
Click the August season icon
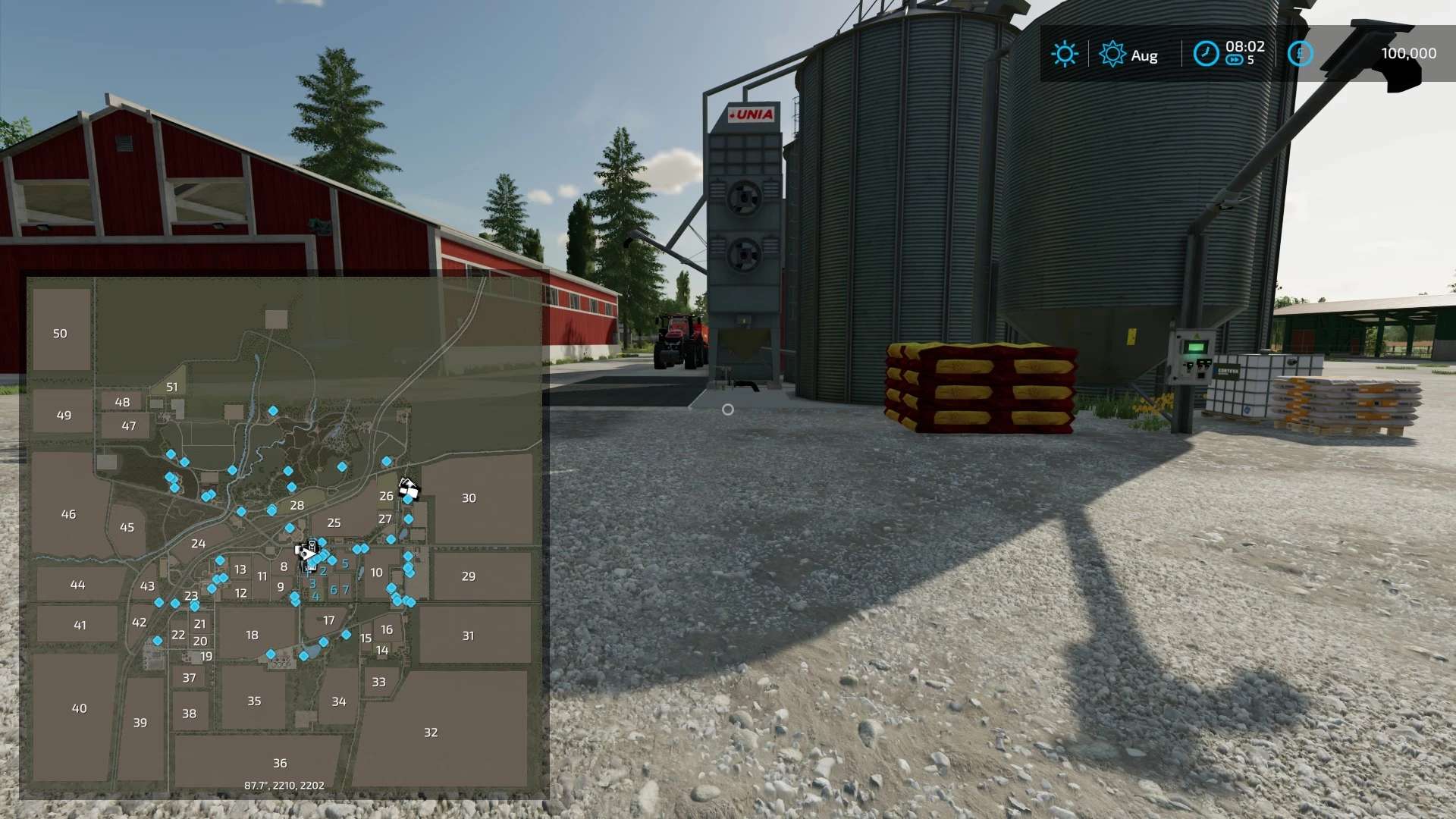pyautogui.click(x=1112, y=54)
